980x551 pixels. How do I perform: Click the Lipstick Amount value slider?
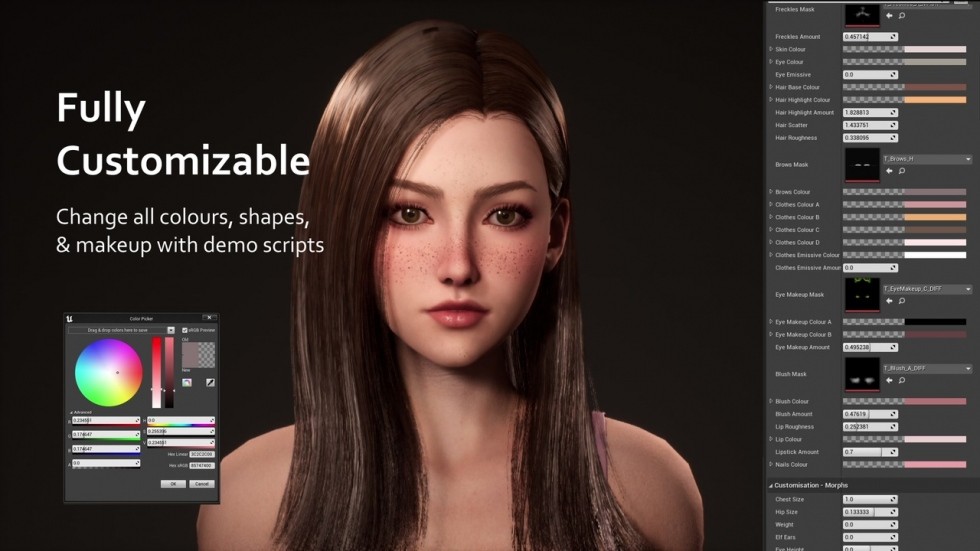click(866, 452)
